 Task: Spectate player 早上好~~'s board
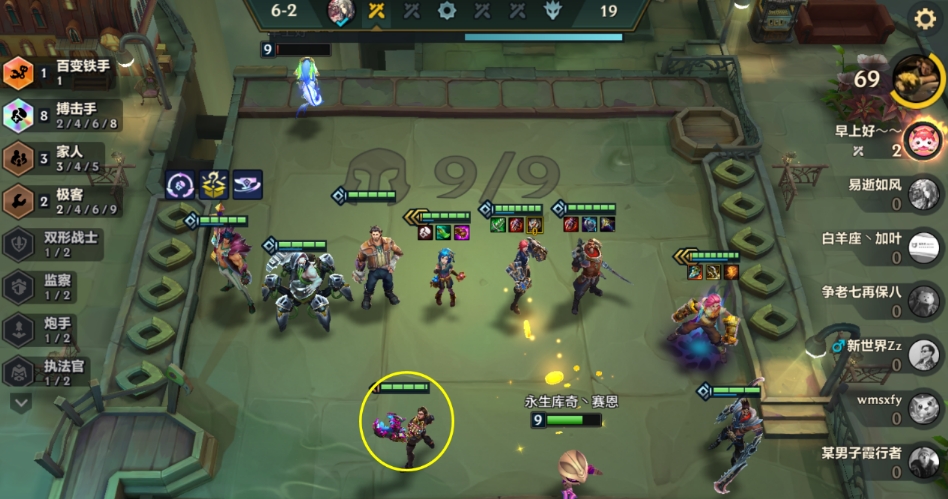(x=920, y=141)
